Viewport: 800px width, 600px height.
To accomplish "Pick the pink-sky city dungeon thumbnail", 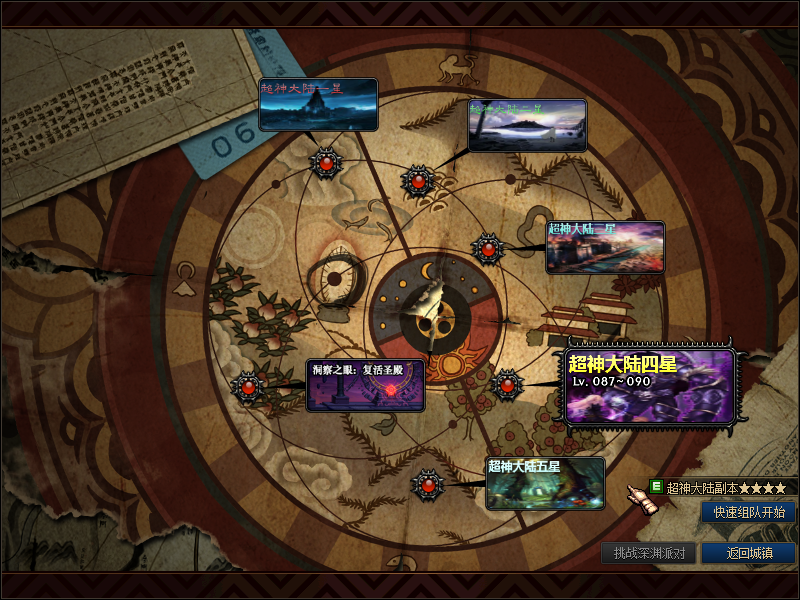I will click(x=605, y=247).
